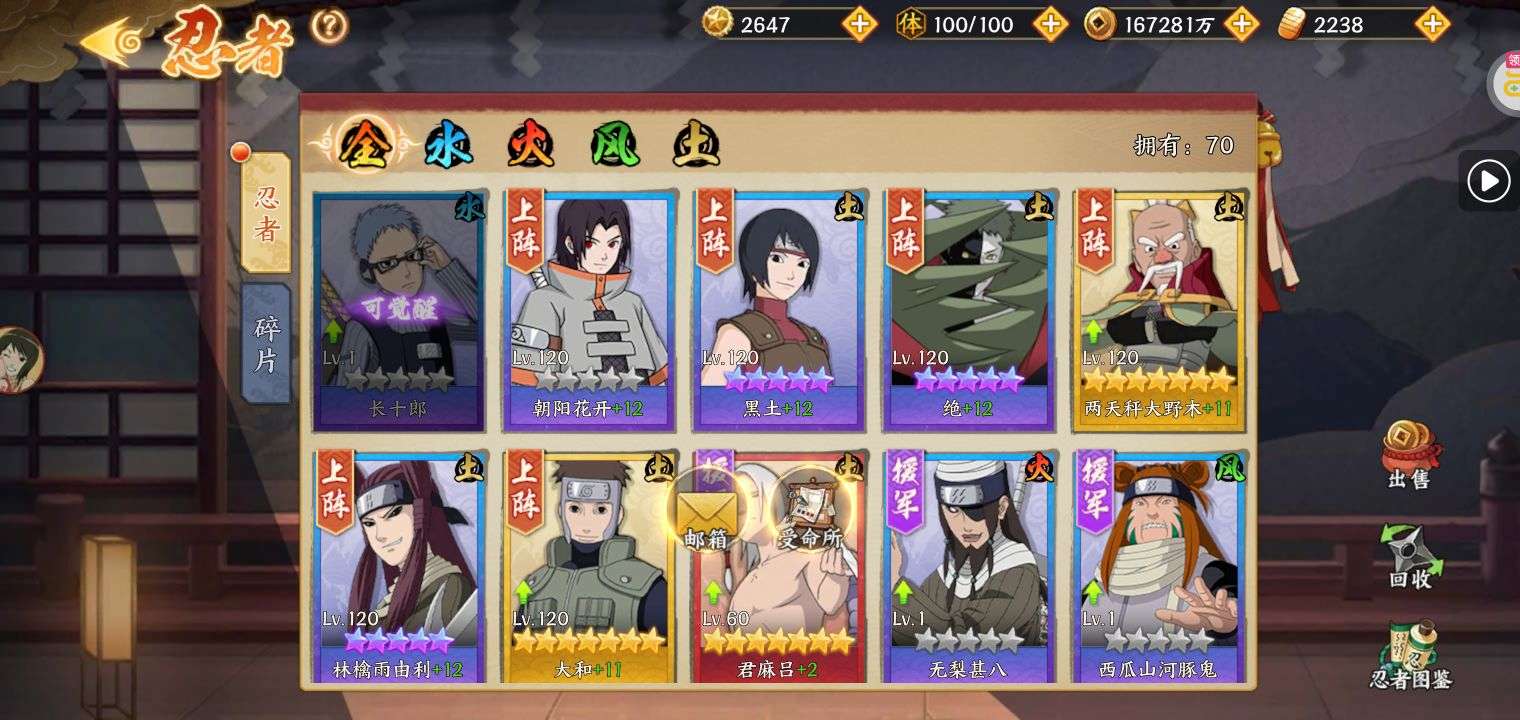Go back using the orange arrow
Screen dimensions: 1520x720
tap(110, 42)
